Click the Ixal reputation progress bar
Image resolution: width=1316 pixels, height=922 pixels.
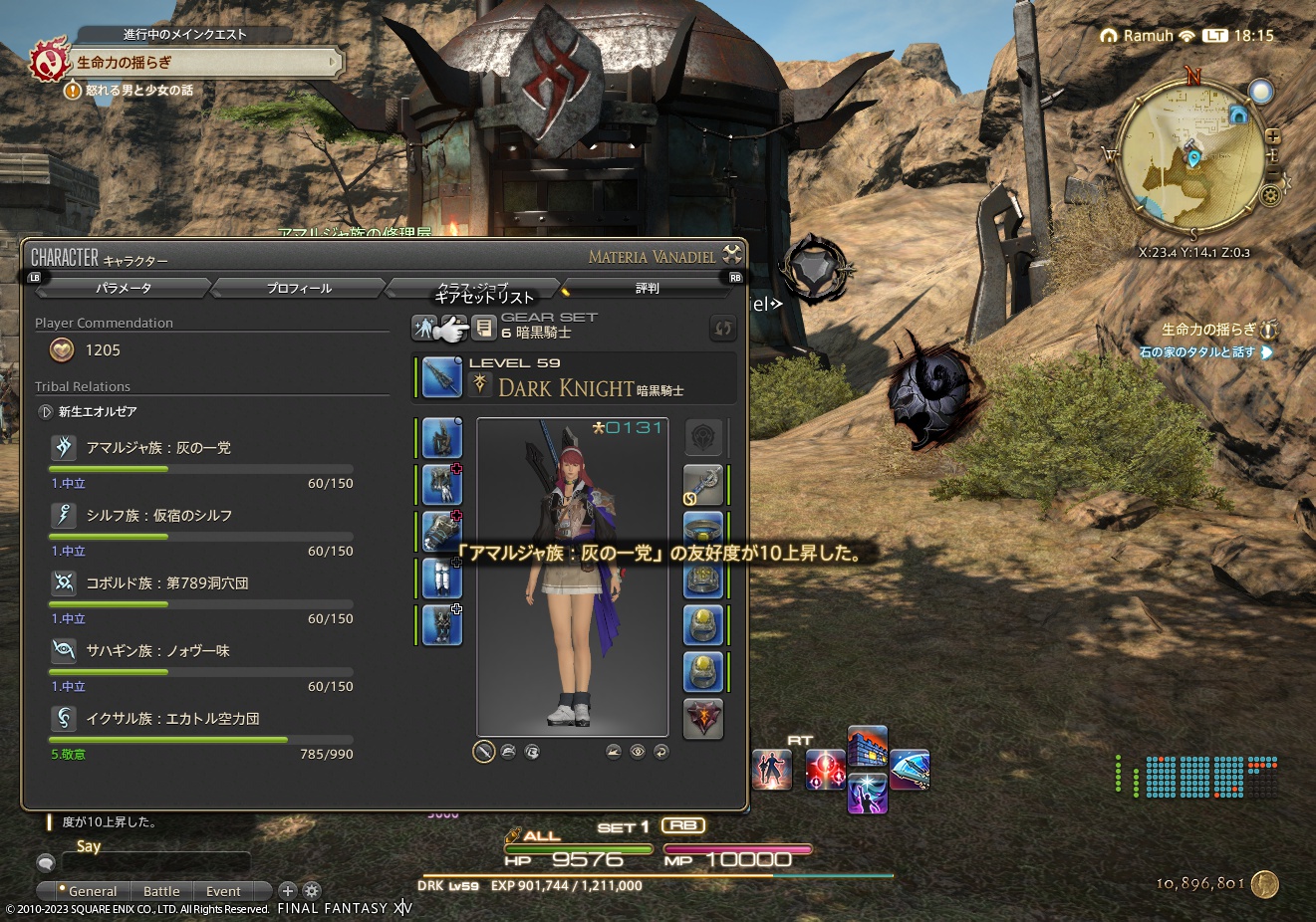point(199,741)
